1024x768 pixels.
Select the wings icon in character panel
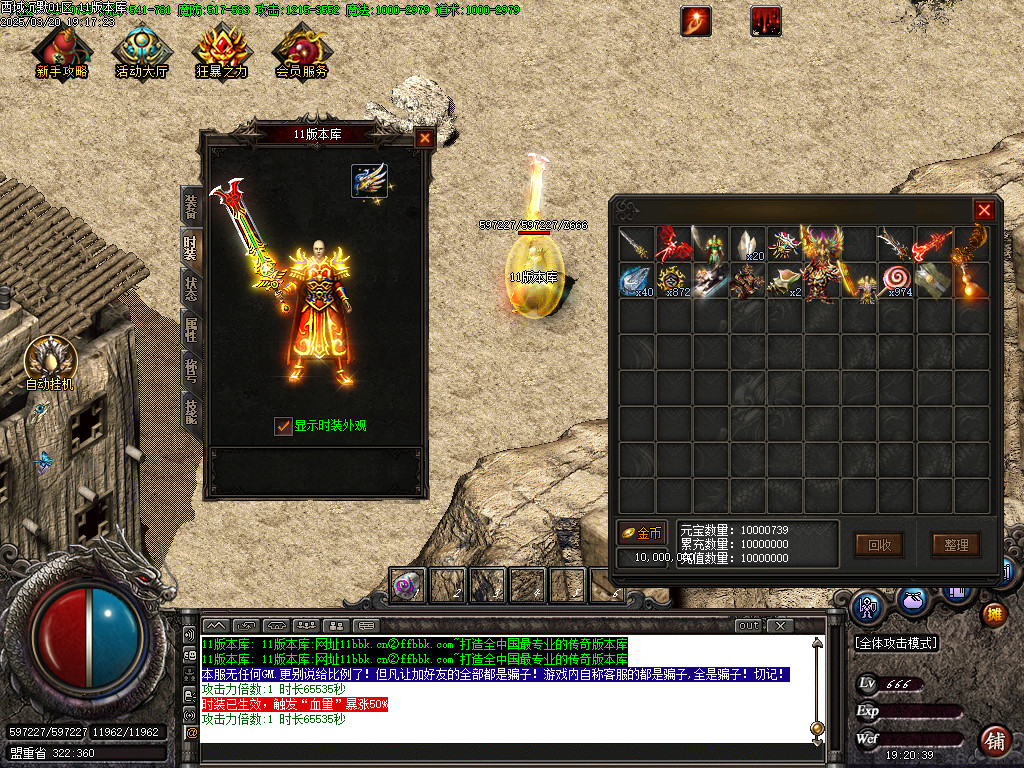pos(369,181)
